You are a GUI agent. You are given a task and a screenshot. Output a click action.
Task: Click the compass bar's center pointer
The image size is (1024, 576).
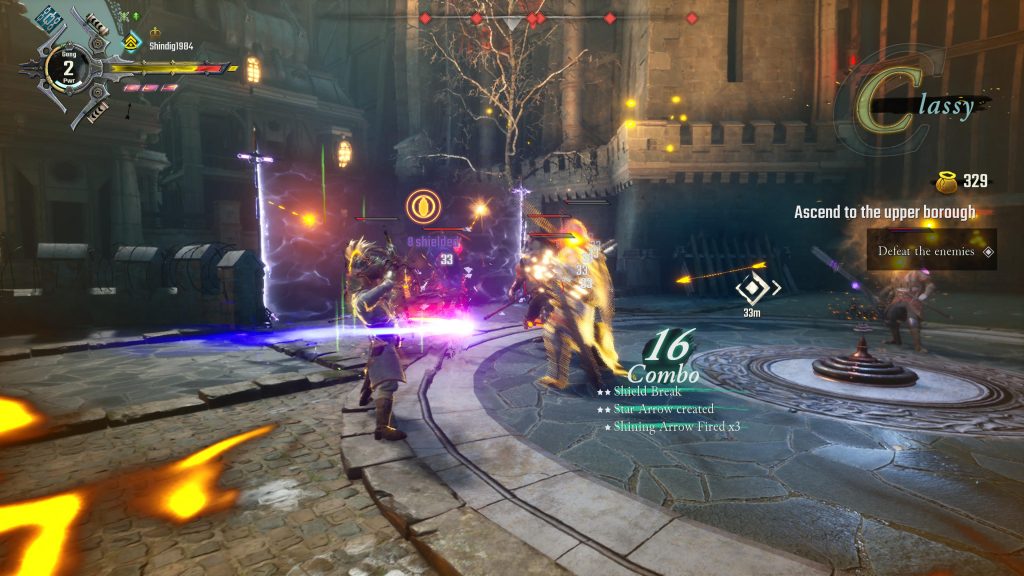click(512, 22)
